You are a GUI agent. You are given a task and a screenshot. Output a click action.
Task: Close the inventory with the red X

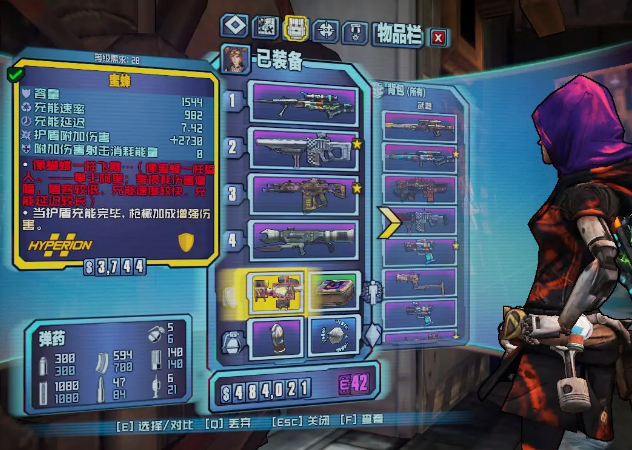point(438,38)
